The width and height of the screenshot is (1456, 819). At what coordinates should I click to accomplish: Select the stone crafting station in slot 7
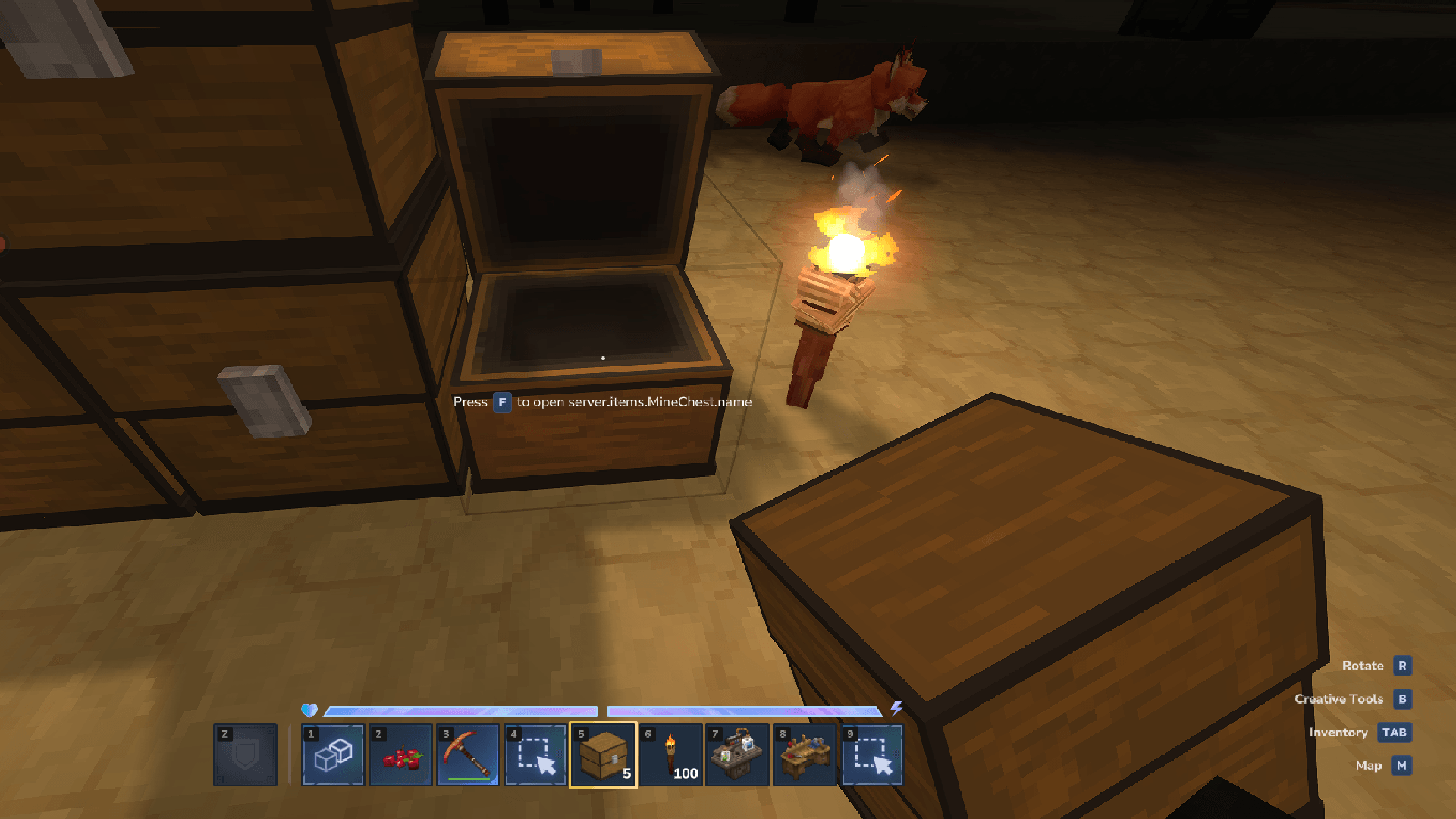[x=737, y=755]
